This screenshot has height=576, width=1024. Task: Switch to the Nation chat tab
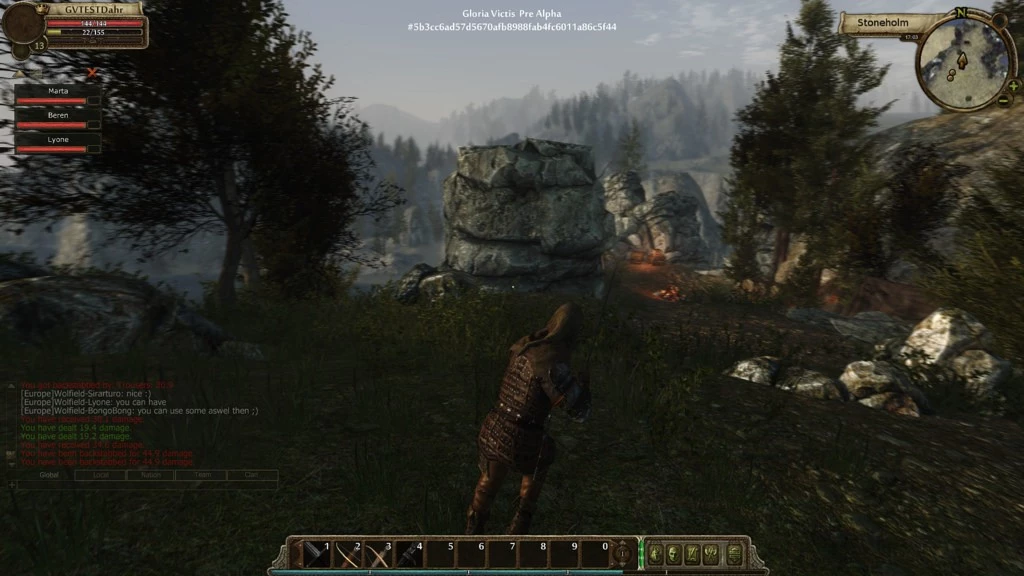coord(151,475)
